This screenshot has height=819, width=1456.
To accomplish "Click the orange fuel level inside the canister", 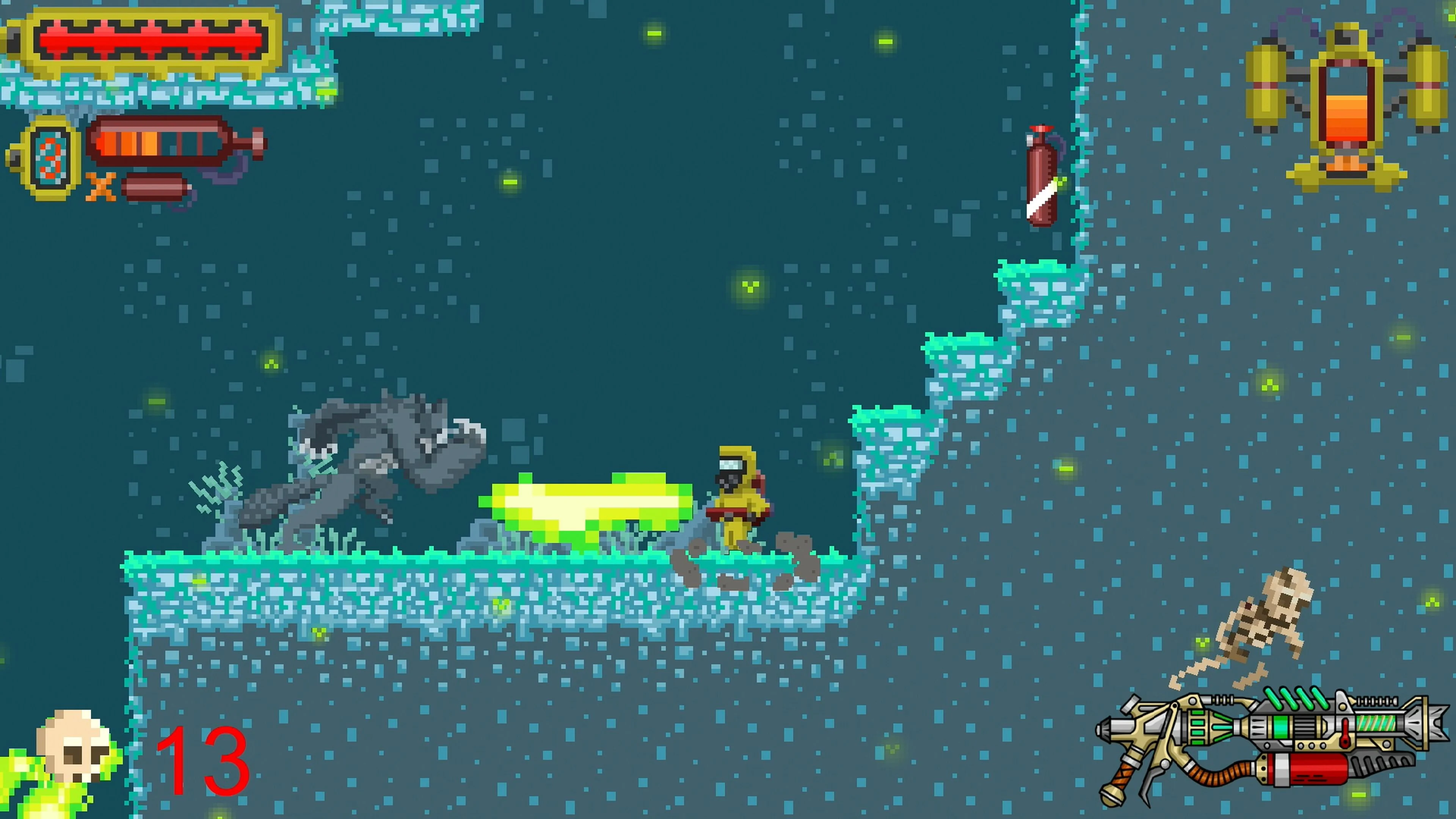I will coord(127,144).
